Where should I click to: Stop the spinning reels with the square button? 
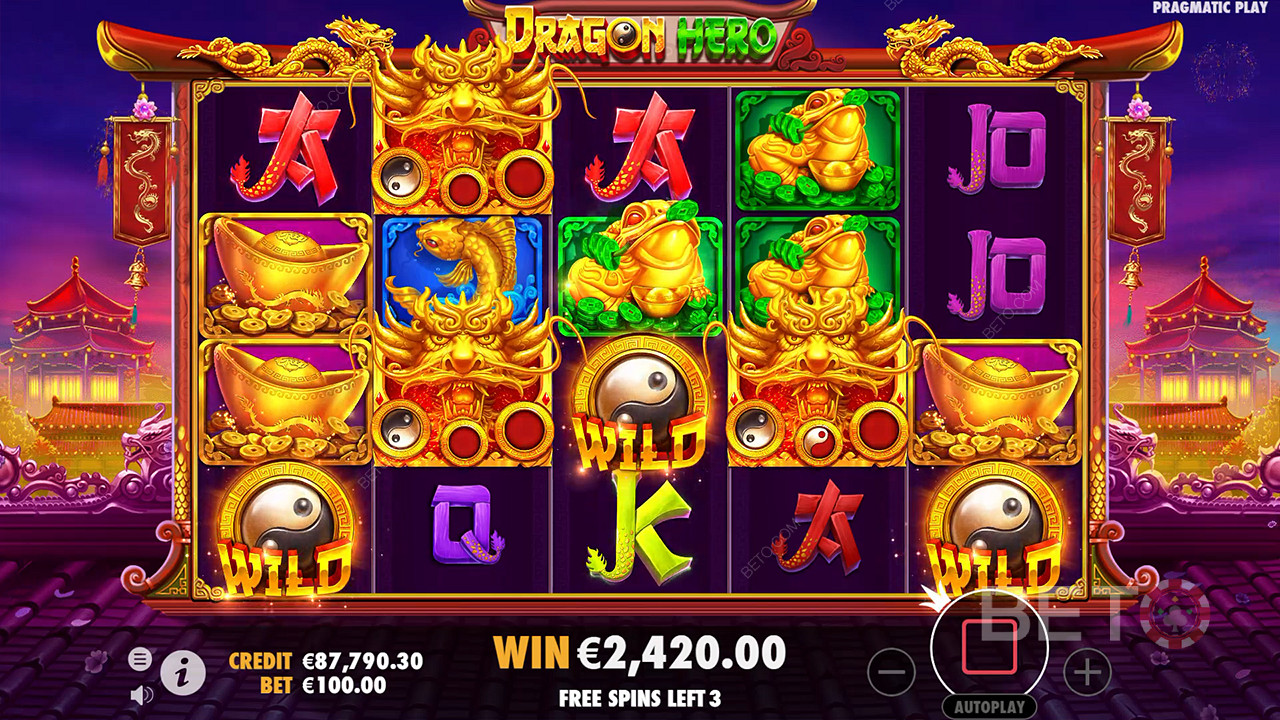tap(988, 647)
